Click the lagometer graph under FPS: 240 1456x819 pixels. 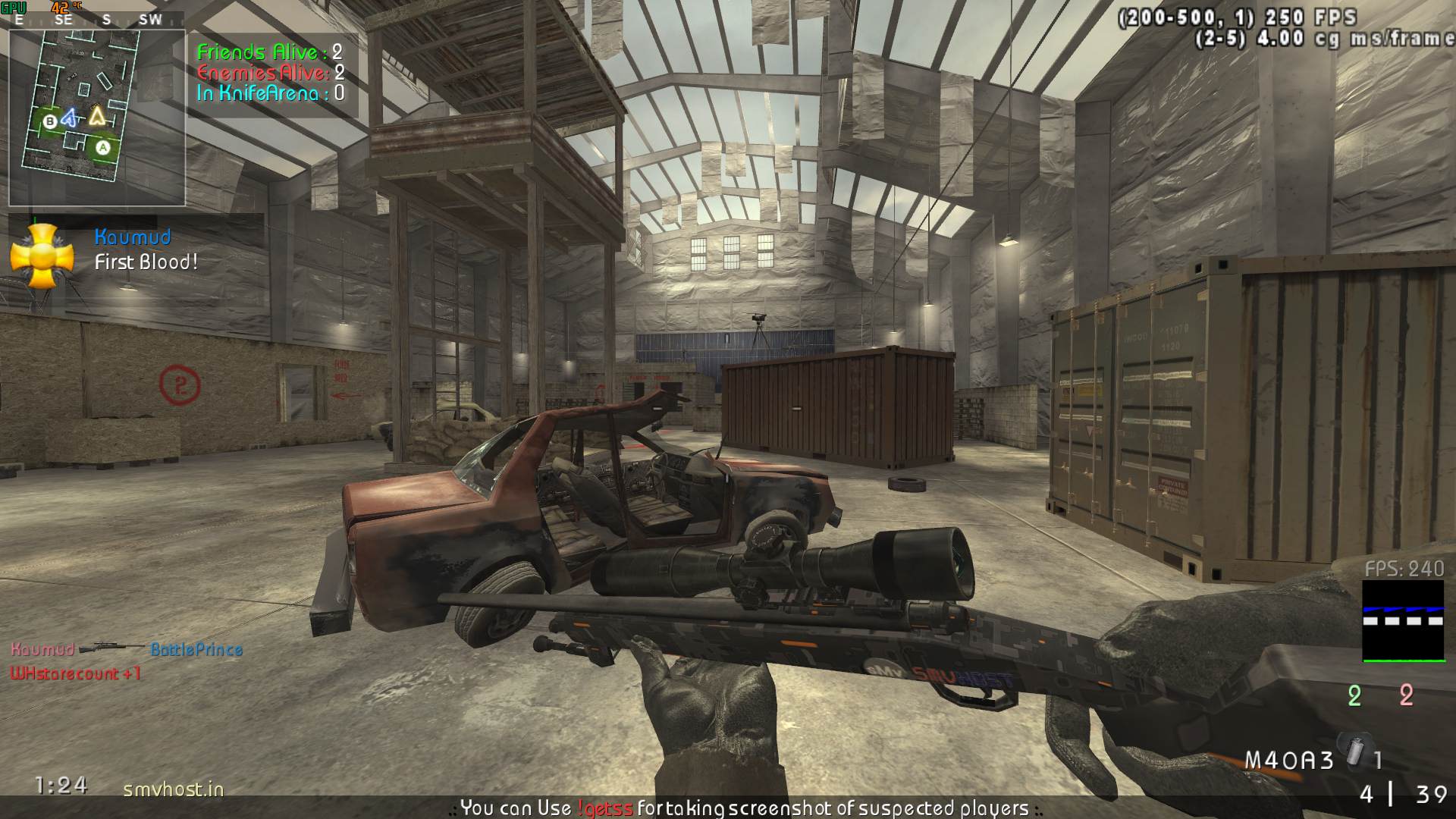point(1403,621)
